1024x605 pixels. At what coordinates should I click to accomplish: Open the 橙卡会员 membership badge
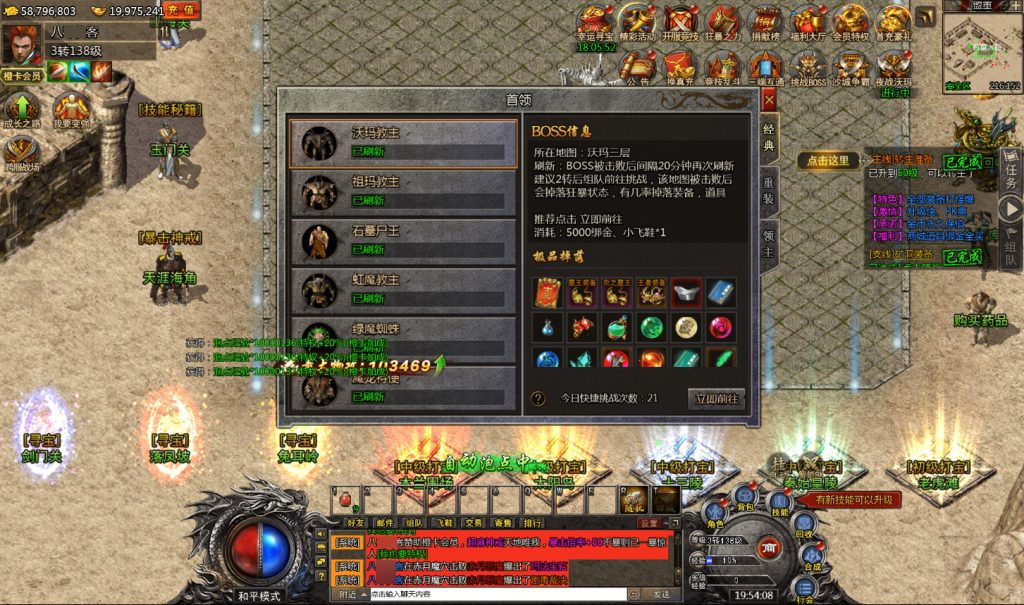coord(21,75)
